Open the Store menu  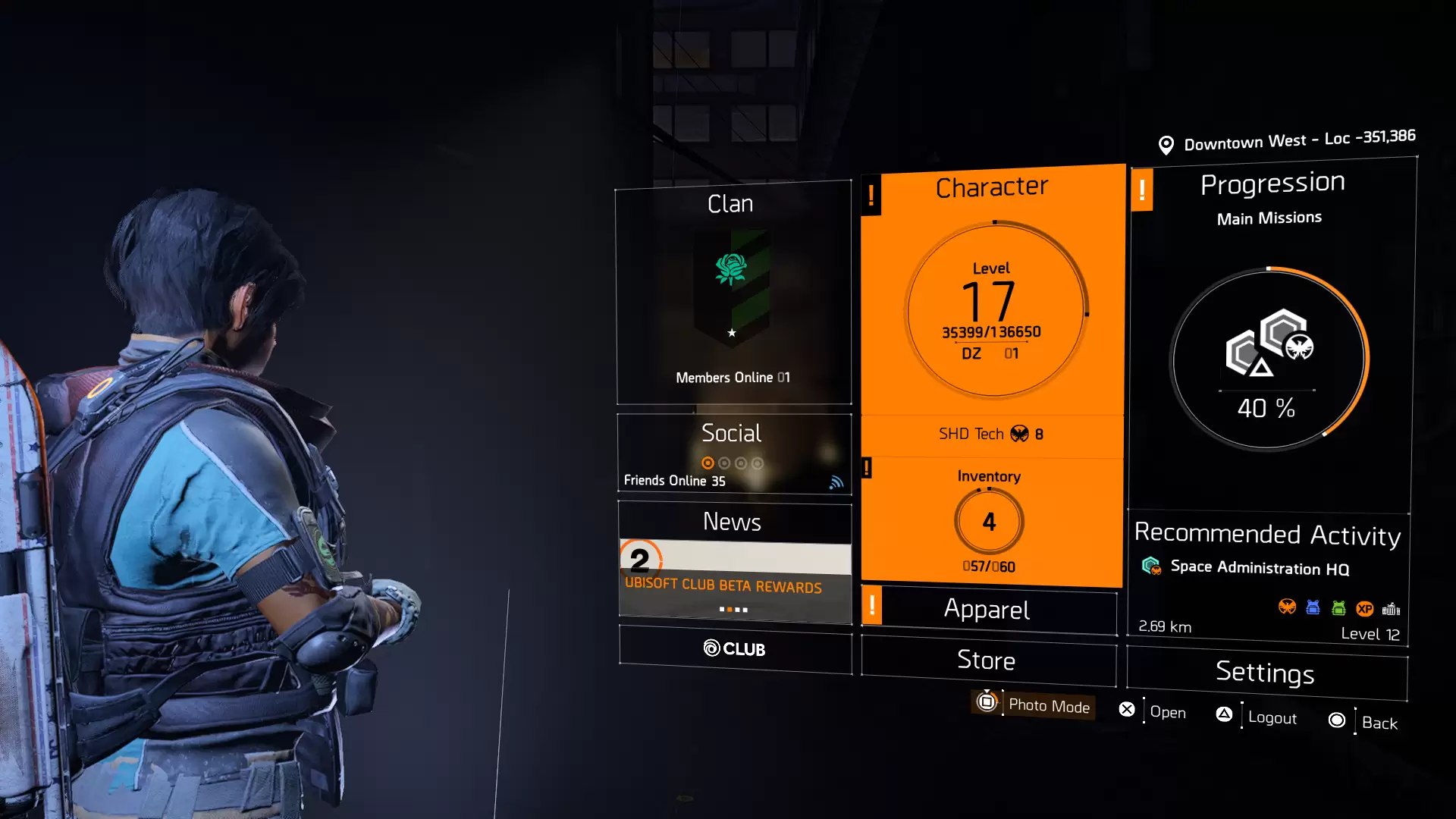coord(987,661)
